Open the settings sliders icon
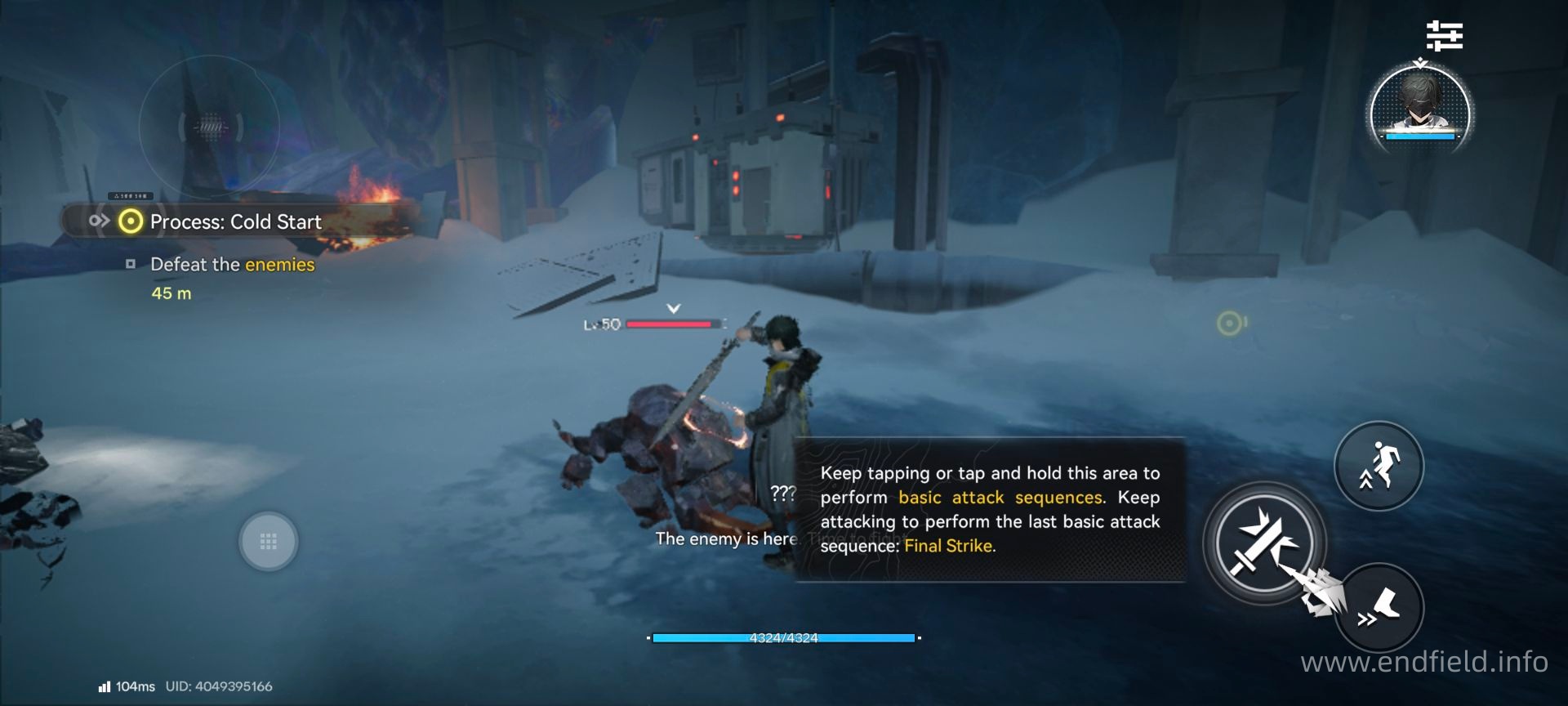The height and width of the screenshot is (706, 1568). click(x=1444, y=36)
